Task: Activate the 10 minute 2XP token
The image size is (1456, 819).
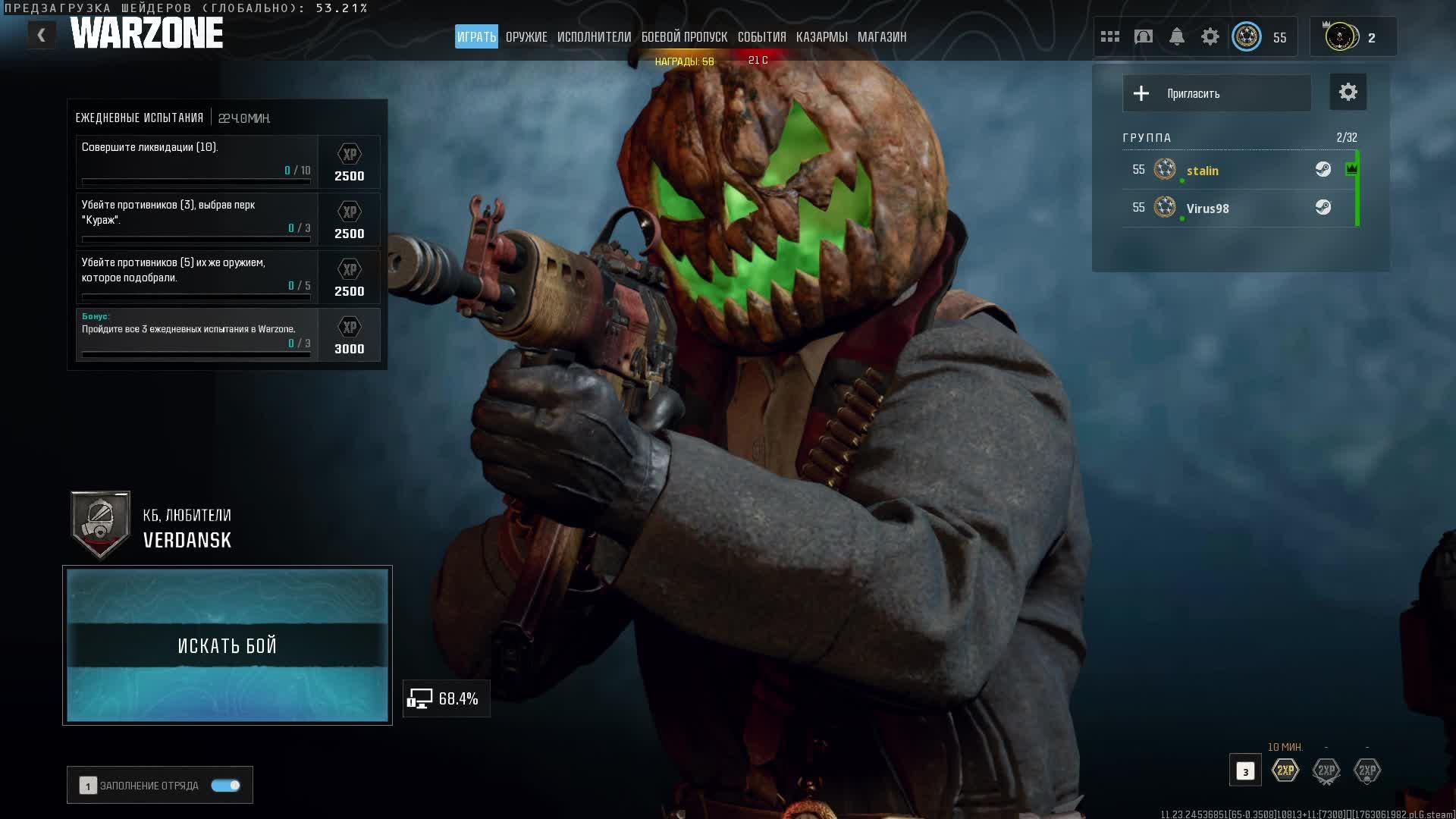Action: (1285, 770)
